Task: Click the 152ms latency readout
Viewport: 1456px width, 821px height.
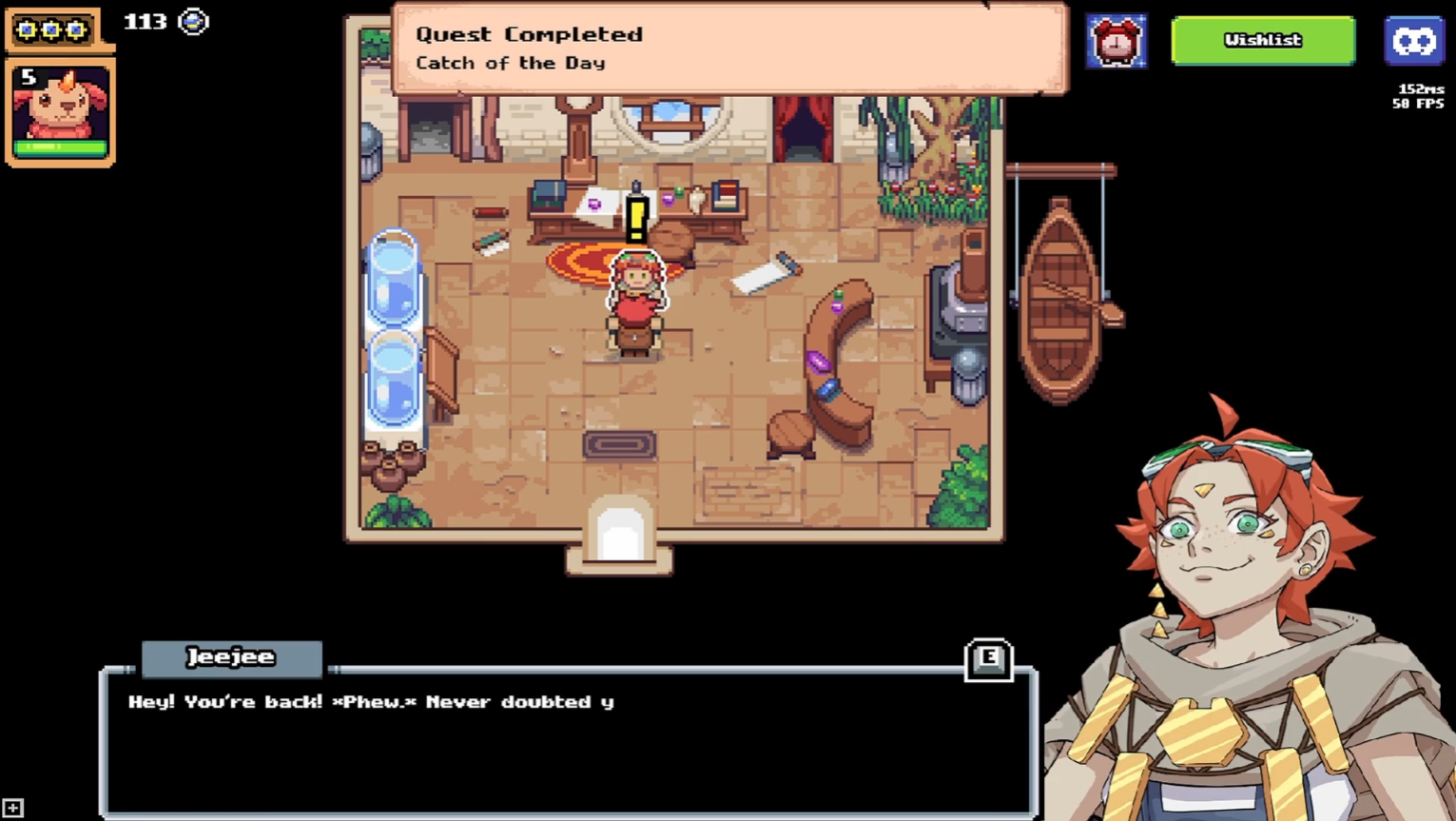Action: click(1423, 88)
